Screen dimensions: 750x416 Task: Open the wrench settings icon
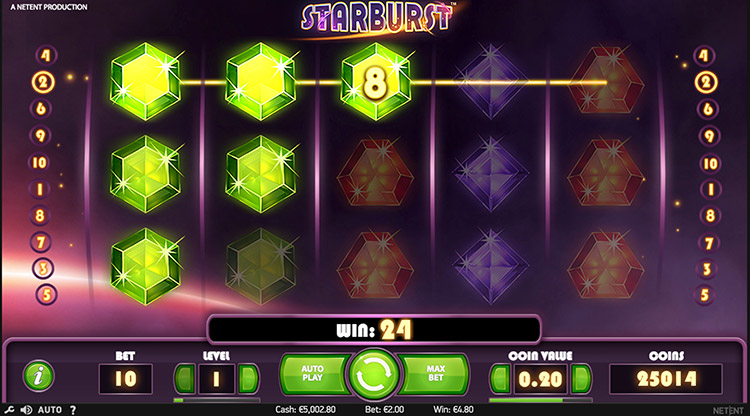[x=9, y=410]
